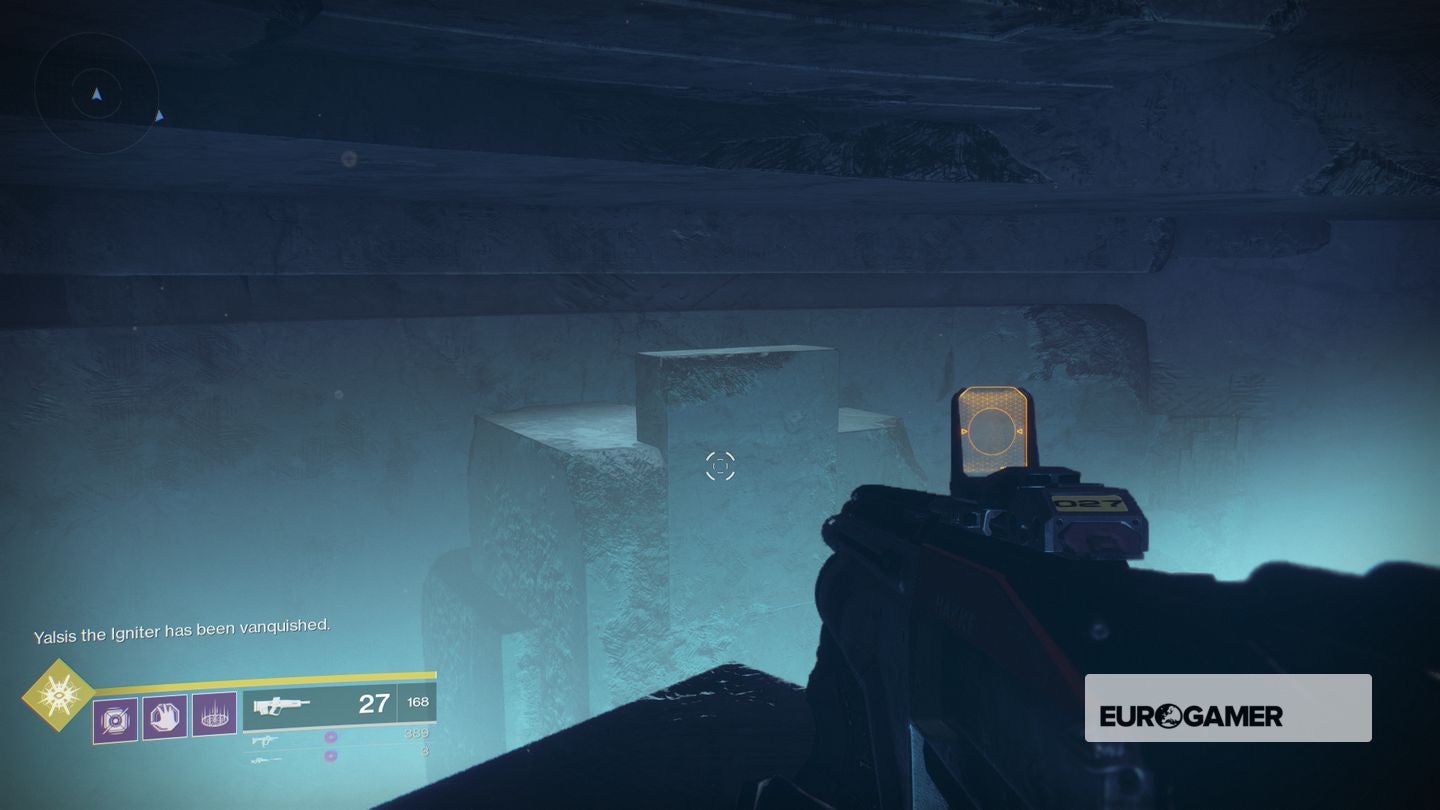
Task: Toggle the sidearm ammo mod circle
Action: click(x=331, y=736)
